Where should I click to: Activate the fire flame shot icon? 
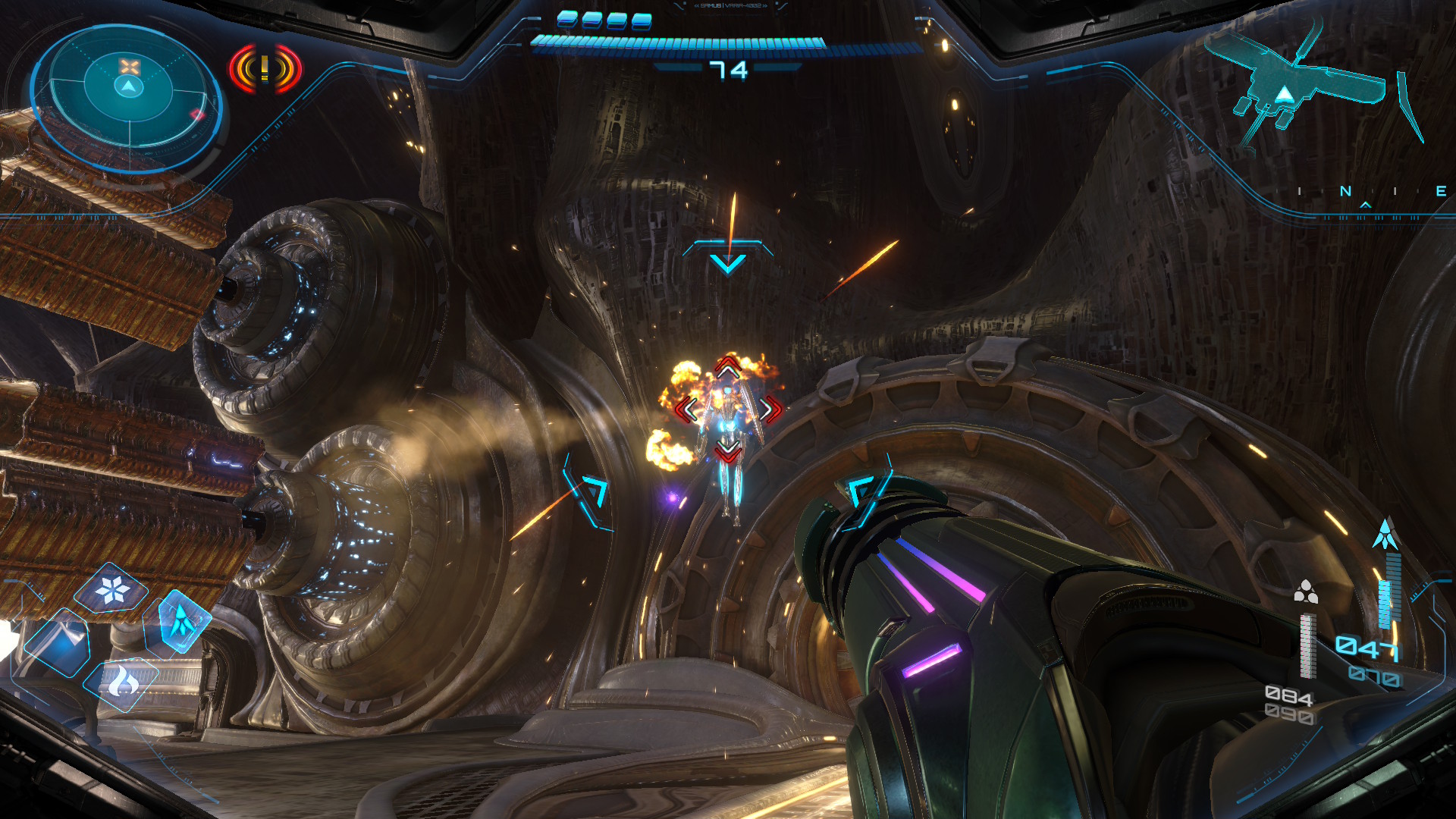click(x=121, y=682)
